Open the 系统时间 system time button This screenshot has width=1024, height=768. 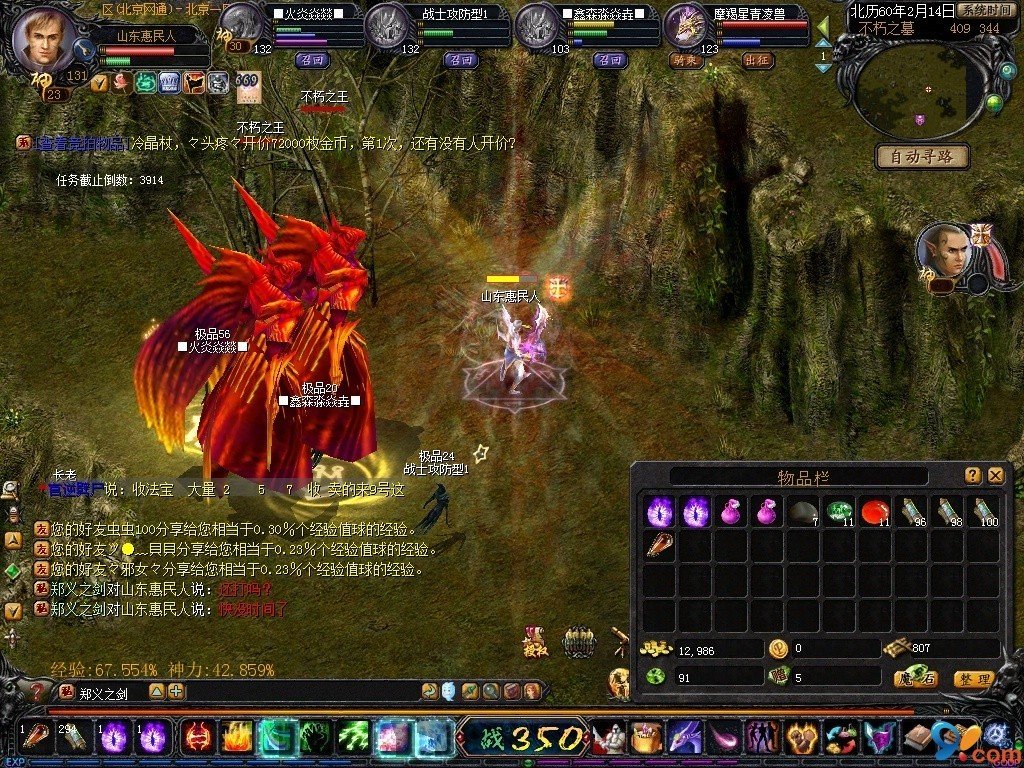coord(983,10)
